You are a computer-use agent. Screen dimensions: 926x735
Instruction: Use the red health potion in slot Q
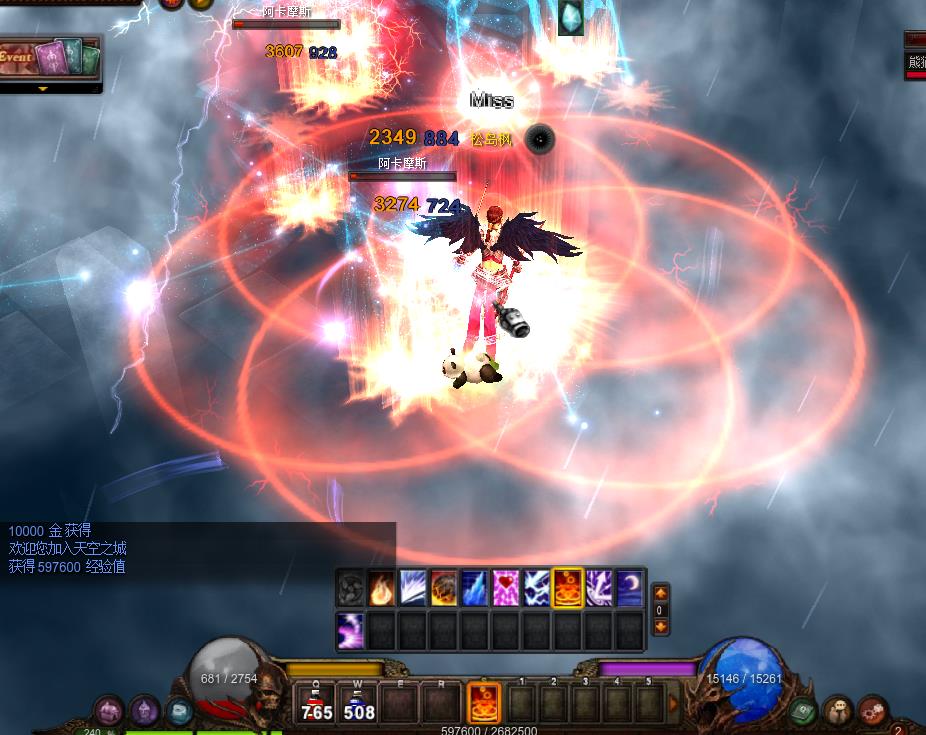click(317, 704)
